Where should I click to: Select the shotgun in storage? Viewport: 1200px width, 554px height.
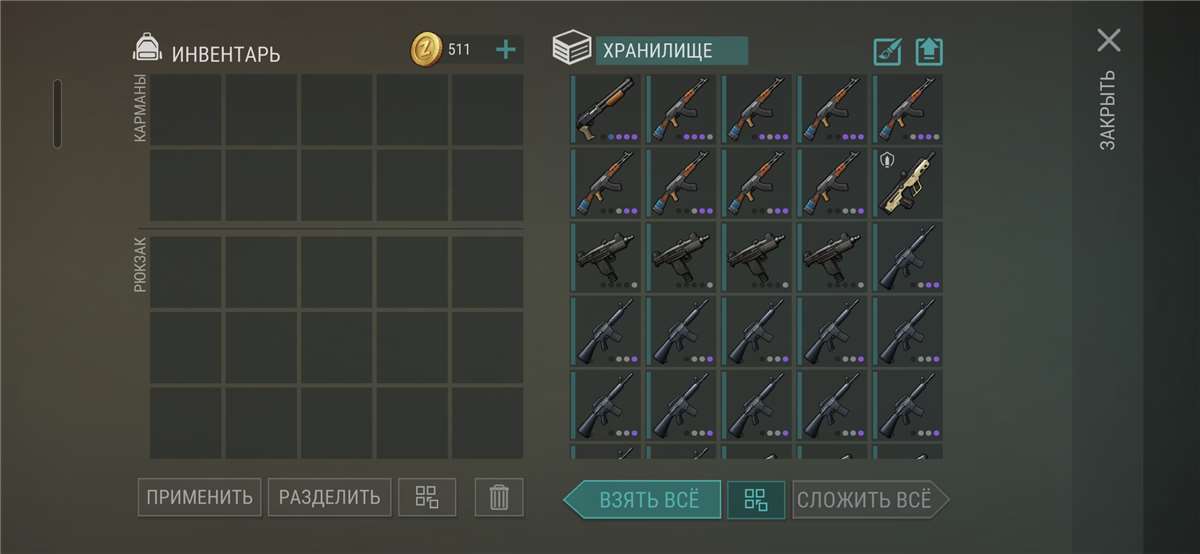[608, 110]
